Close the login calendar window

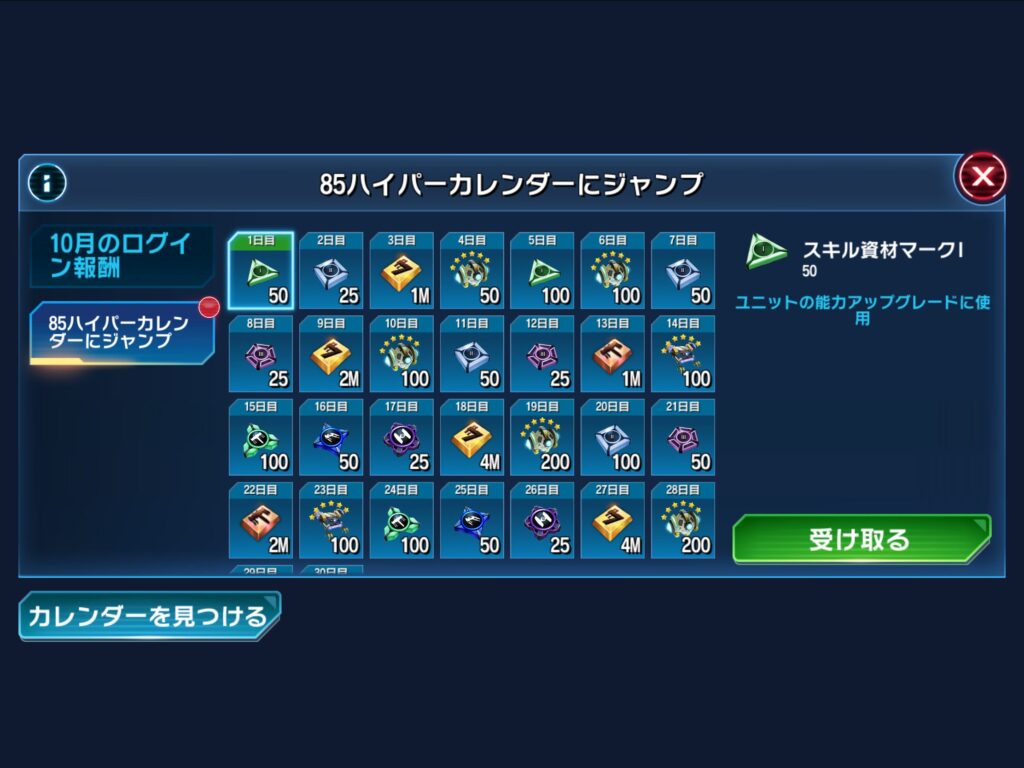pyautogui.click(x=982, y=178)
